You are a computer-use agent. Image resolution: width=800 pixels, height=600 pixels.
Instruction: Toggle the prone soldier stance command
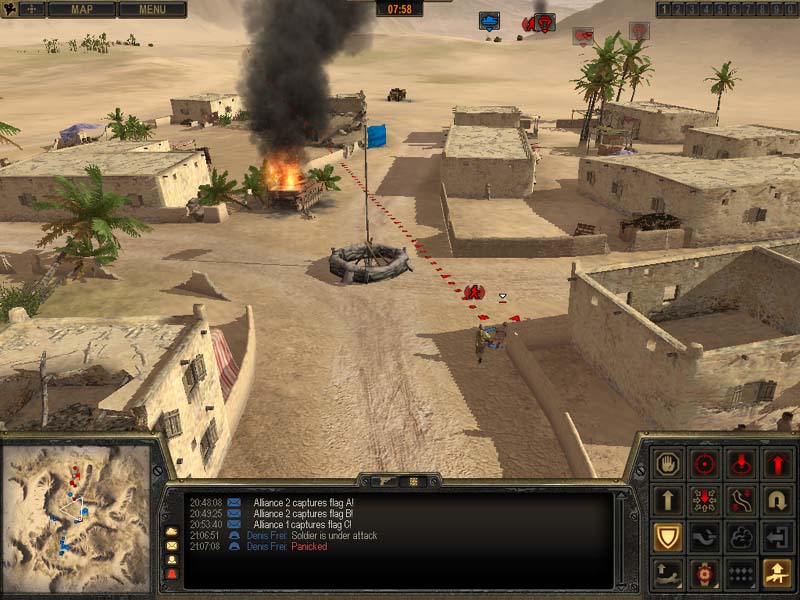click(x=668, y=573)
